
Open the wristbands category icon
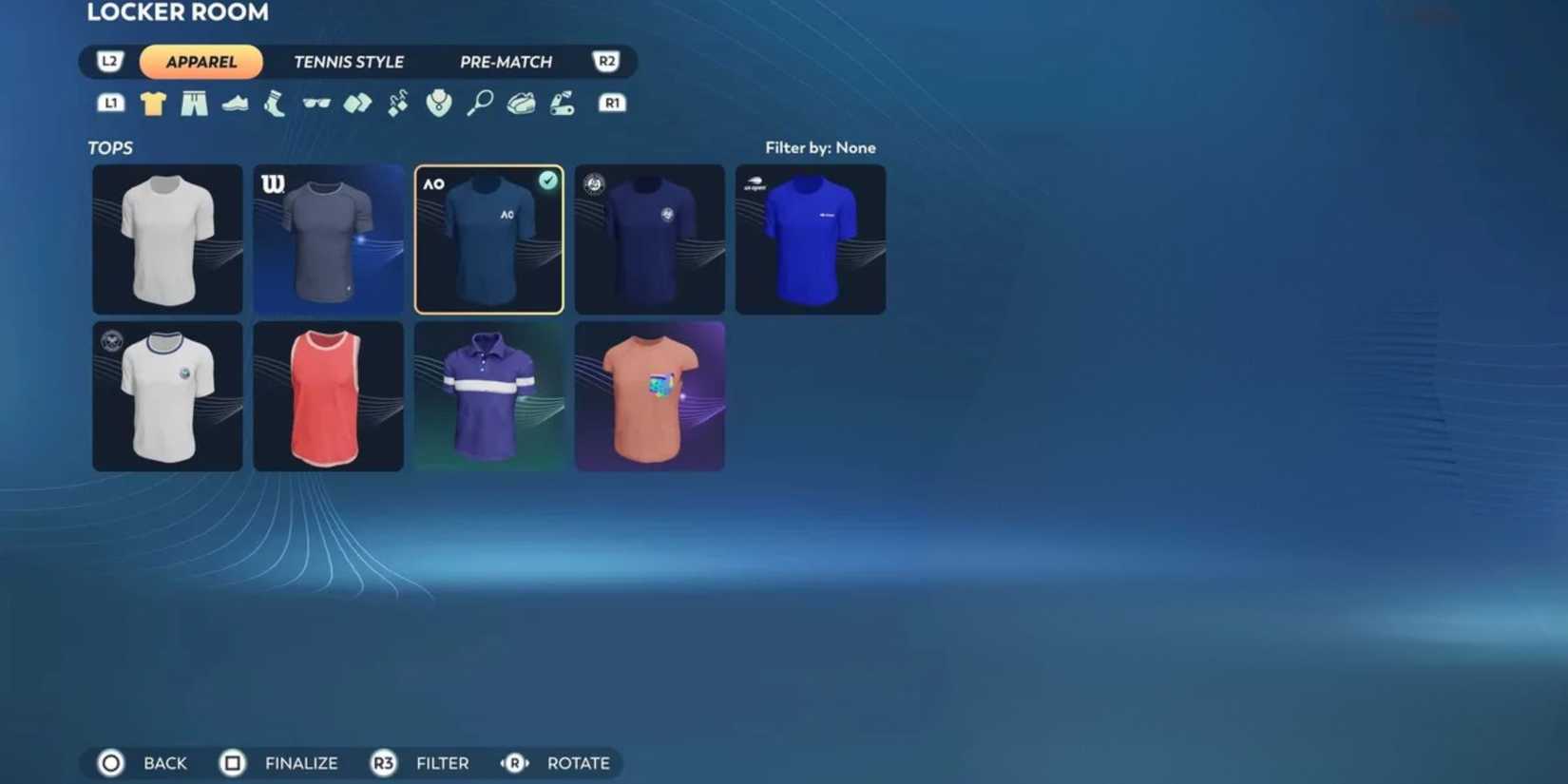(x=358, y=103)
